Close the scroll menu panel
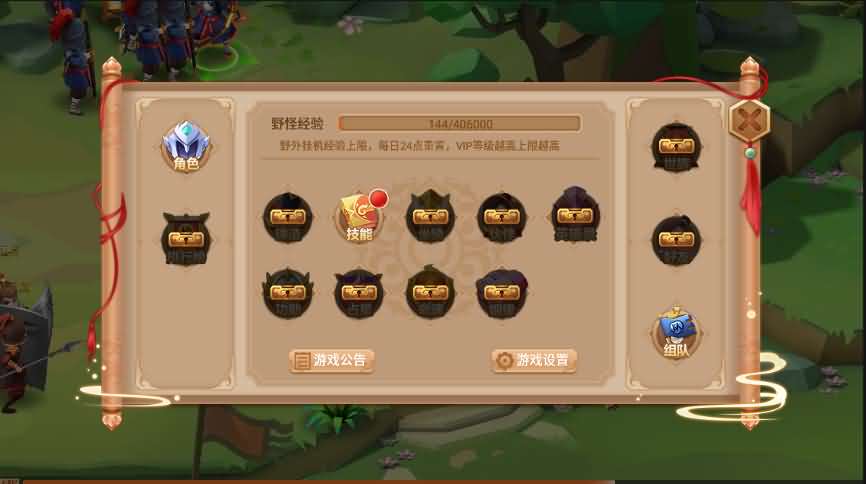 click(747, 122)
